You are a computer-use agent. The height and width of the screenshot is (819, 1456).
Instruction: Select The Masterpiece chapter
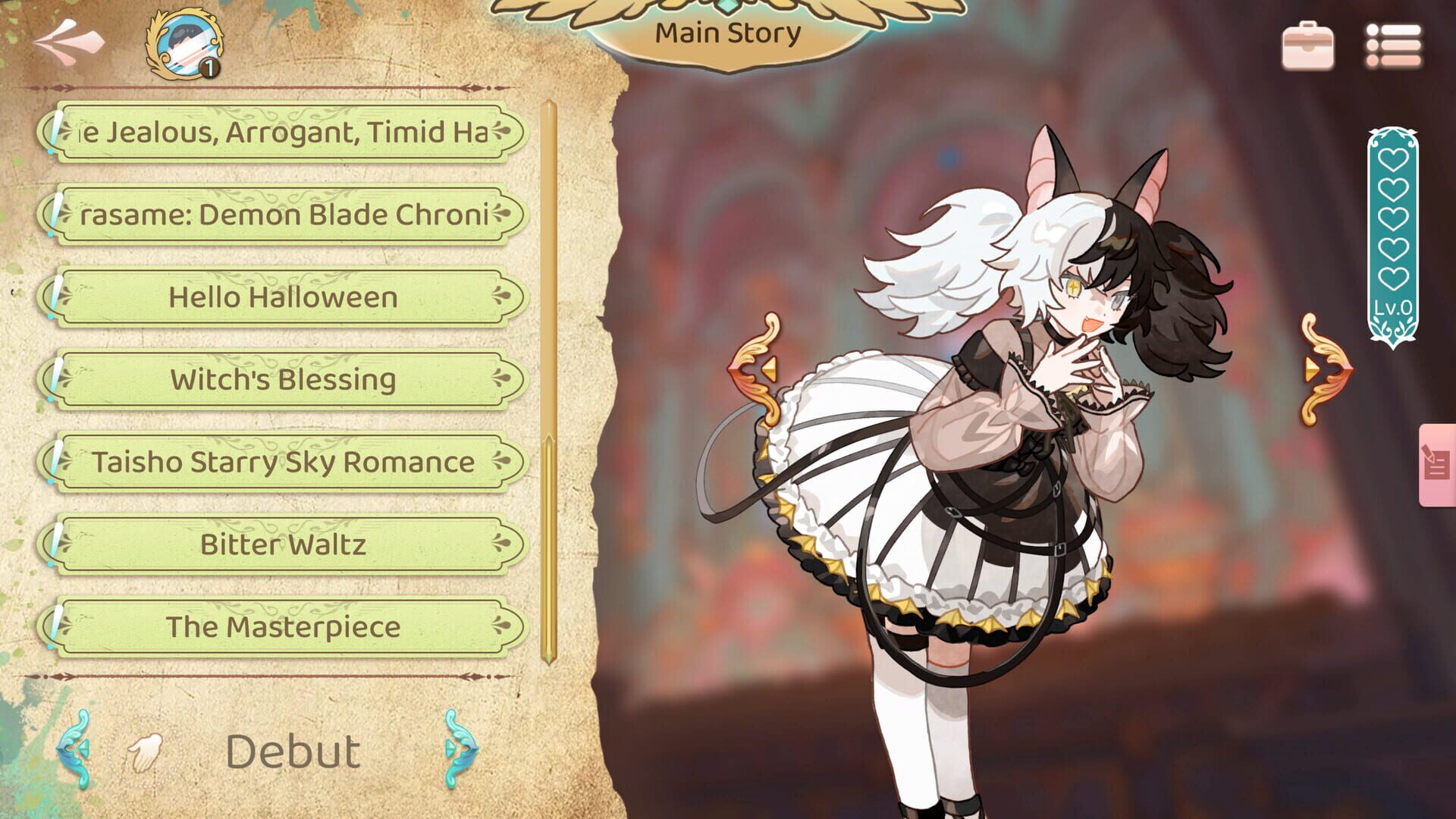[284, 628]
